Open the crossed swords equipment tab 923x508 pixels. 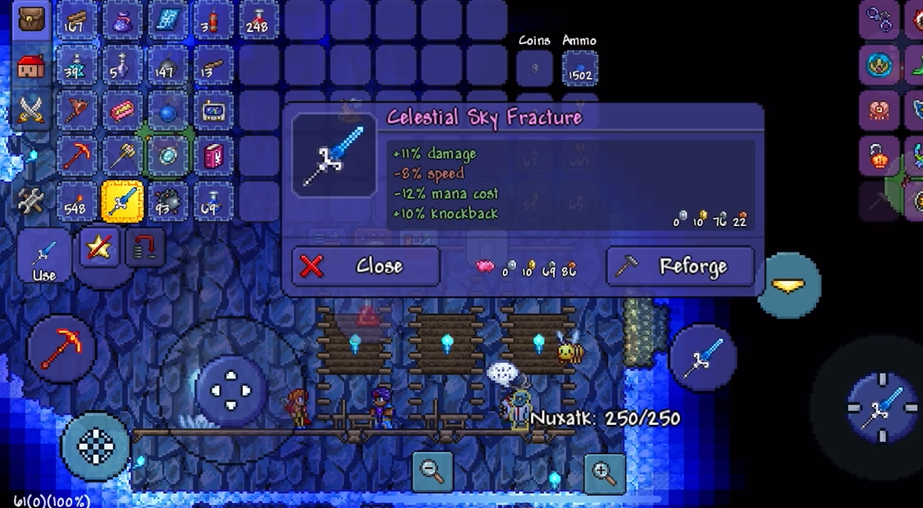(31, 110)
